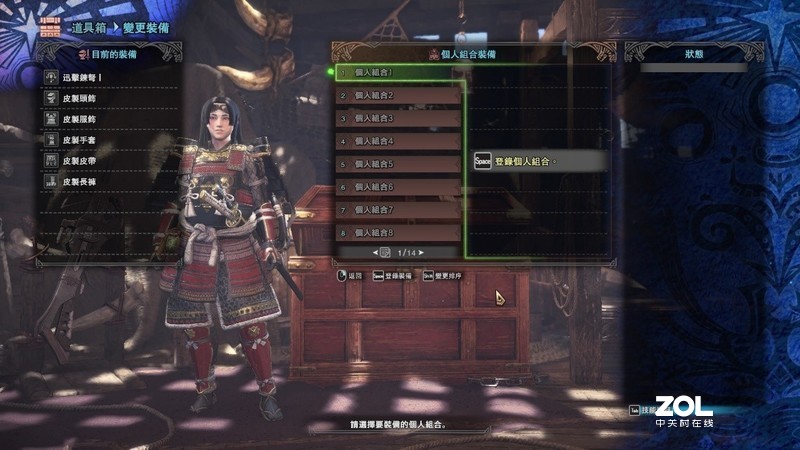Choose the 個人組合2 loadout

pyautogui.click(x=400, y=96)
